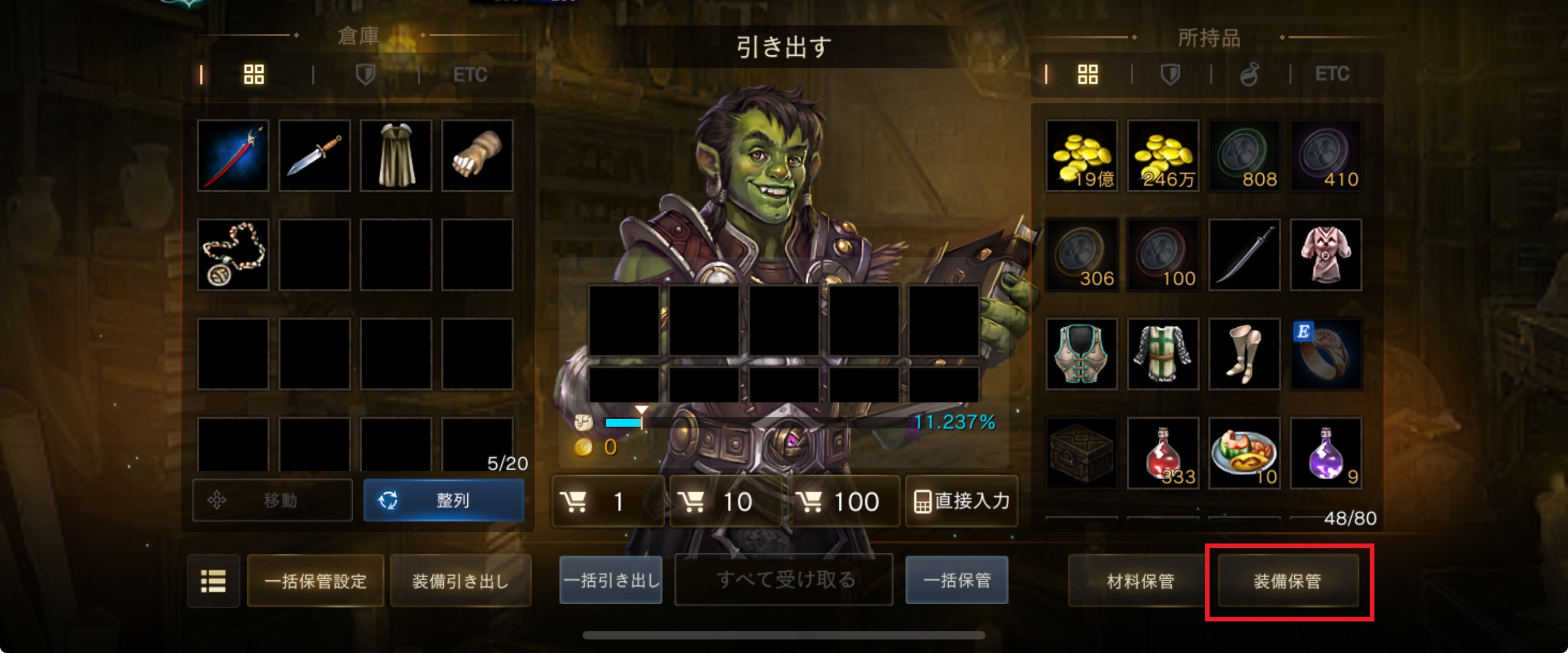Open the 材料保管 option
Image resolution: width=1568 pixels, height=653 pixels.
[1140, 581]
